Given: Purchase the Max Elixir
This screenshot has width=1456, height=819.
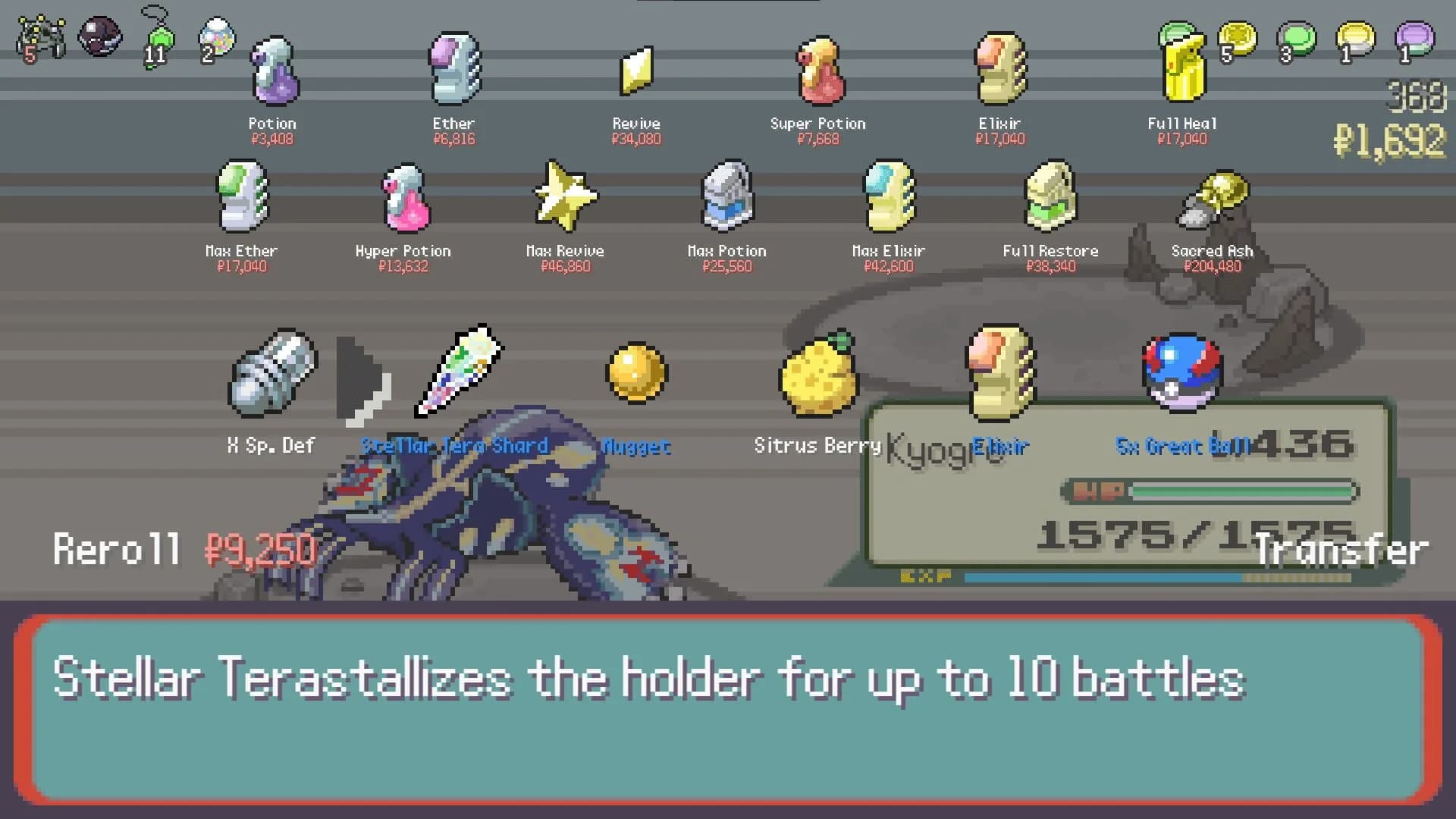Looking at the screenshot, I should [x=889, y=199].
